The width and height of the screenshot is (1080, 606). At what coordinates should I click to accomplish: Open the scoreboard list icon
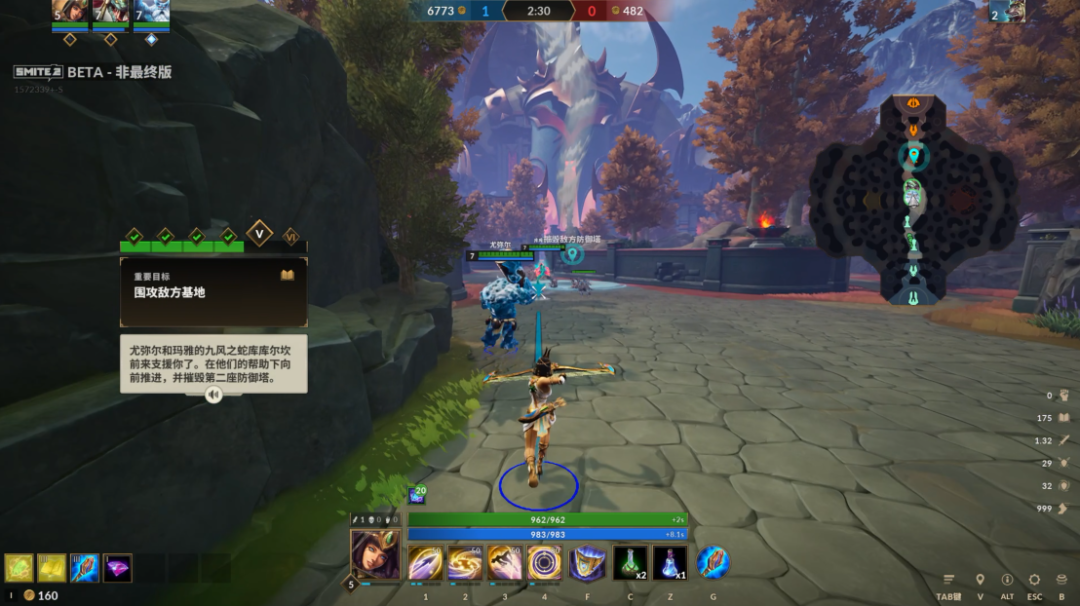coord(949,580)
